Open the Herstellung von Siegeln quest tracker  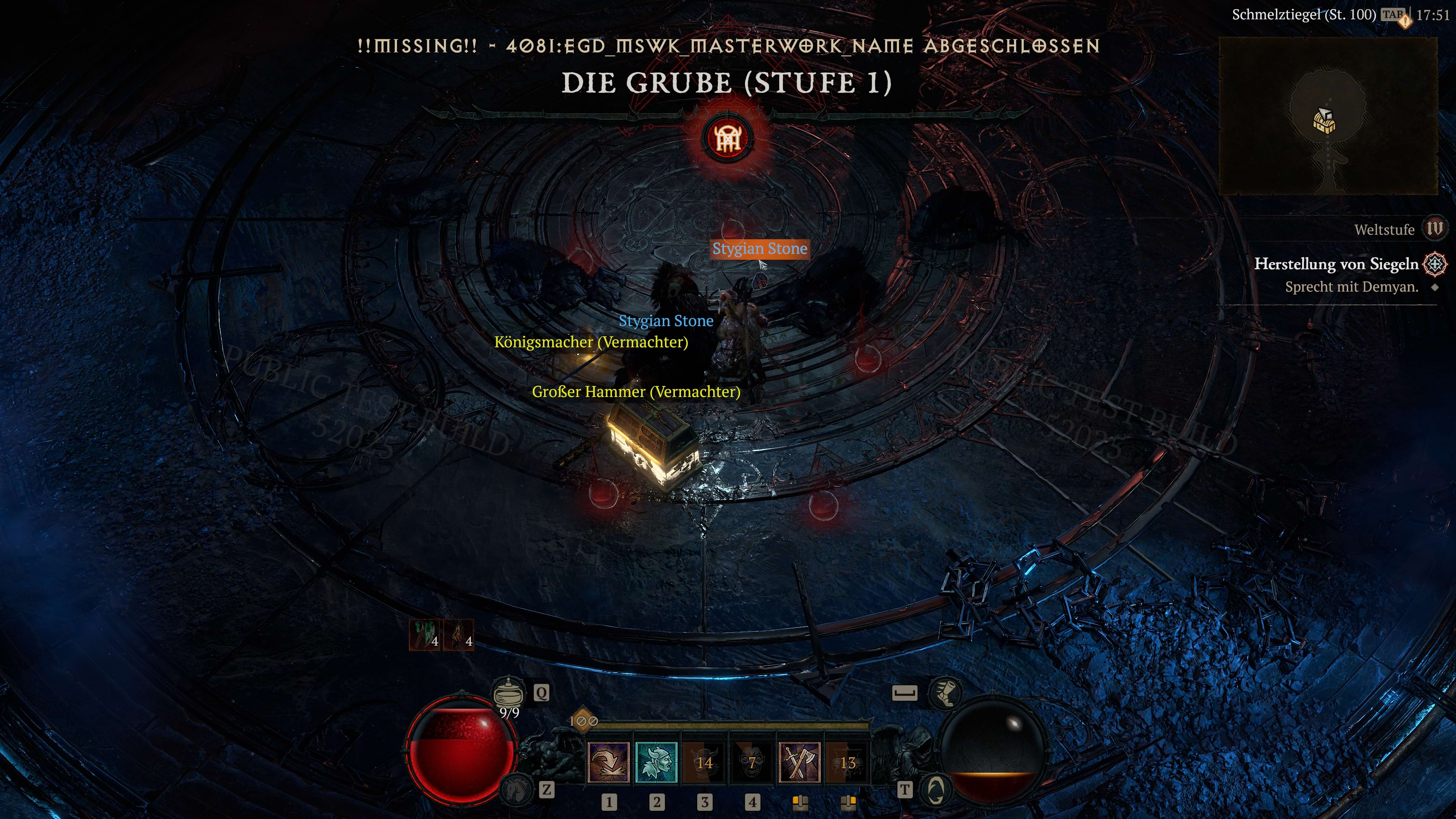[1336, 264]
